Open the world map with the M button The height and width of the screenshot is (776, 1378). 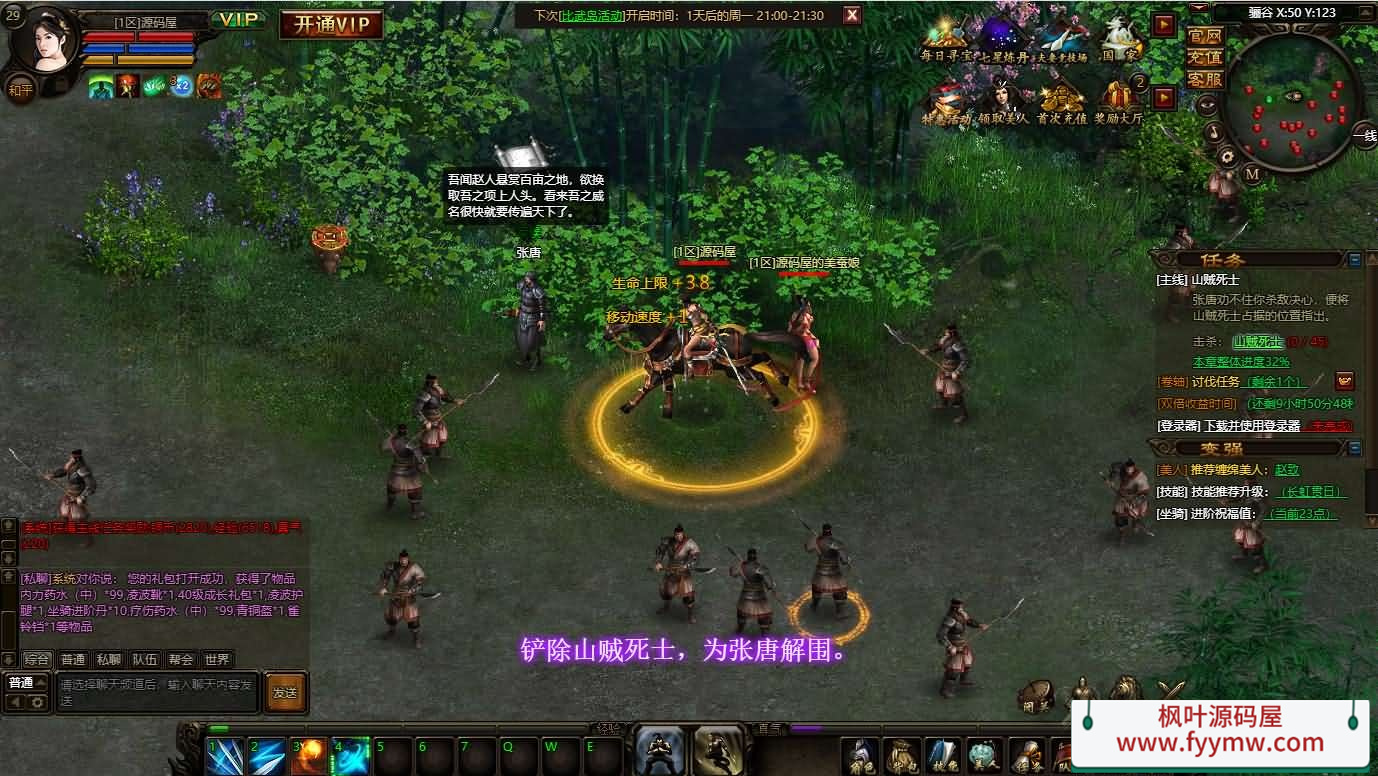[1252, 173]
